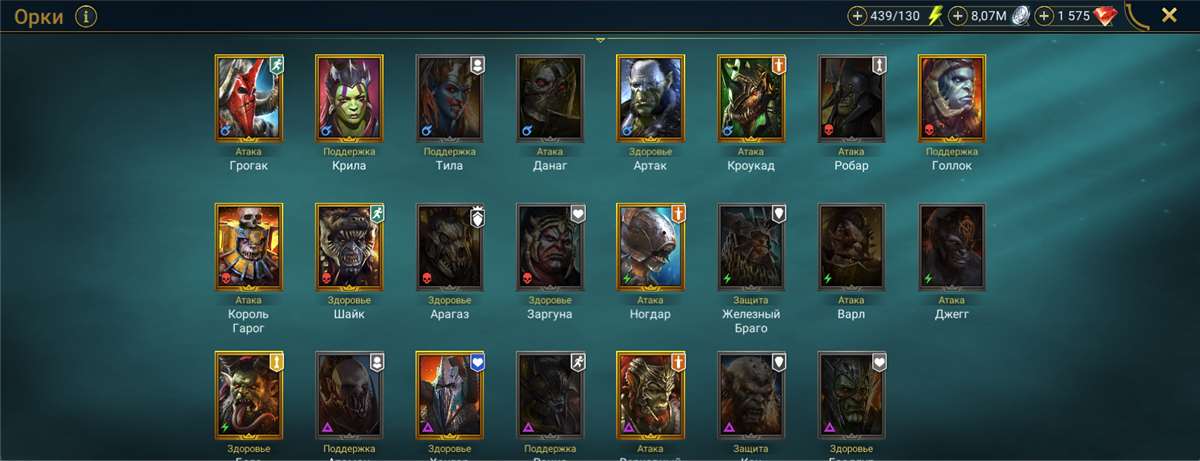Pick the champion Кроукад
The width and height of the screenshot is (1200, 461).
pos(751,97)
